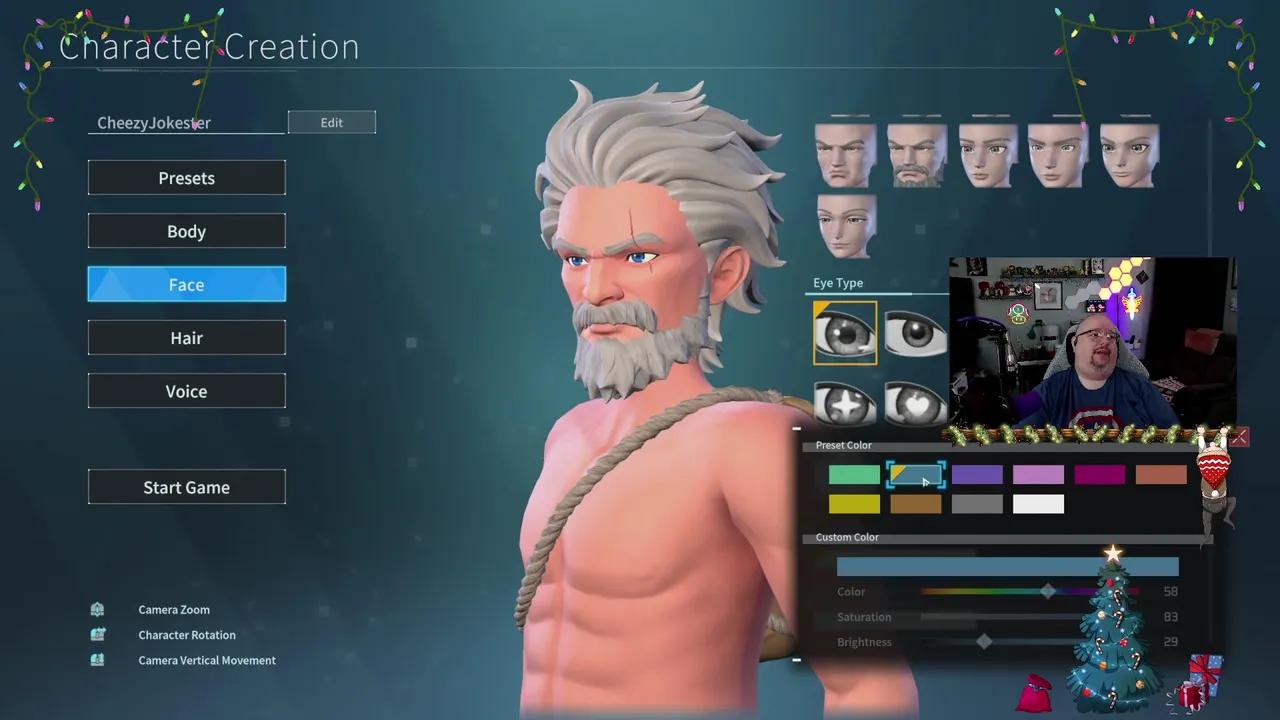Switch to the Hair category
Image resolution: width=1280 pixels, height=720 pixels.
tap(186, 337)
